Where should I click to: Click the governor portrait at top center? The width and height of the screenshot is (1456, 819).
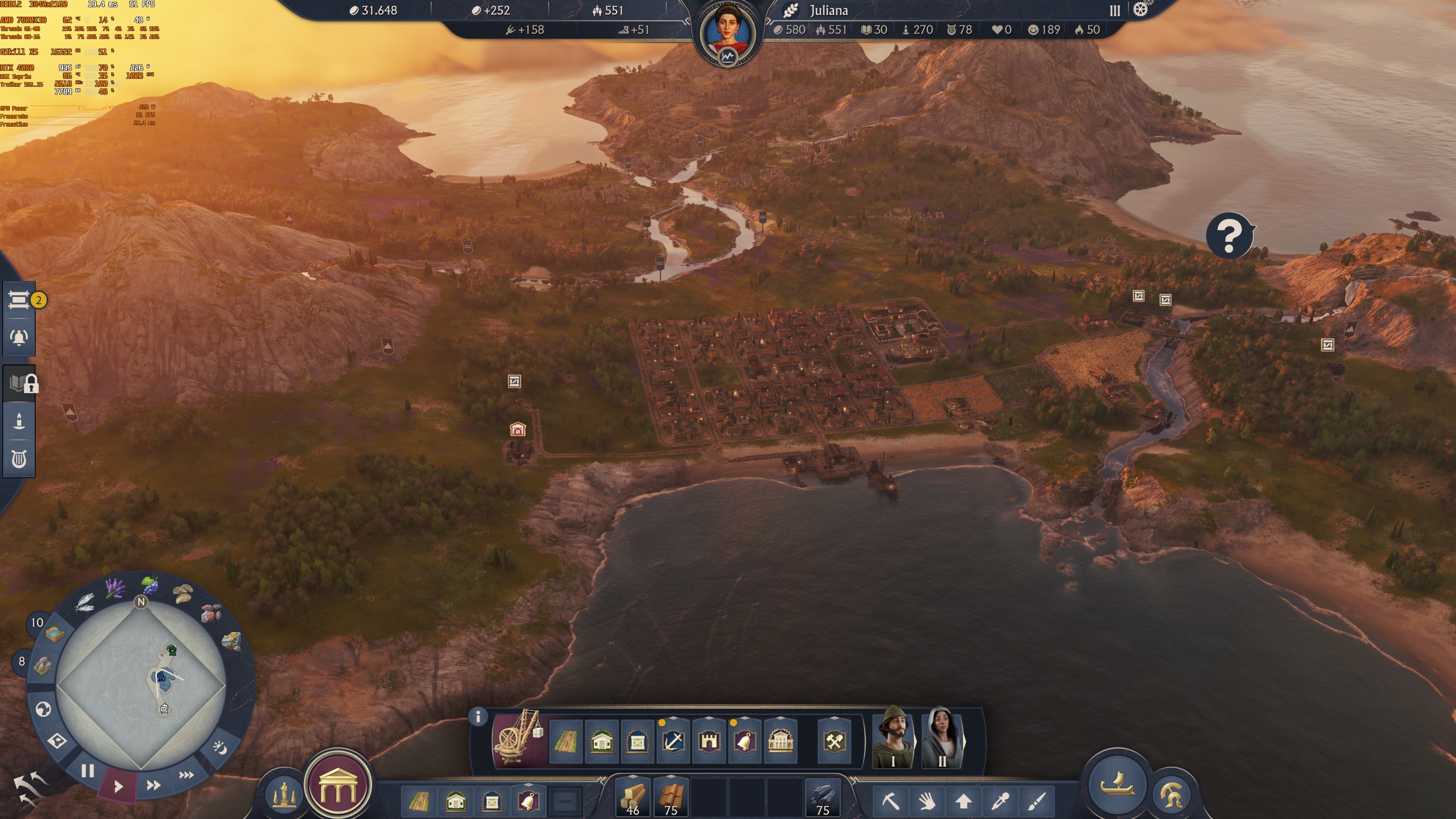tap(728, 31)
